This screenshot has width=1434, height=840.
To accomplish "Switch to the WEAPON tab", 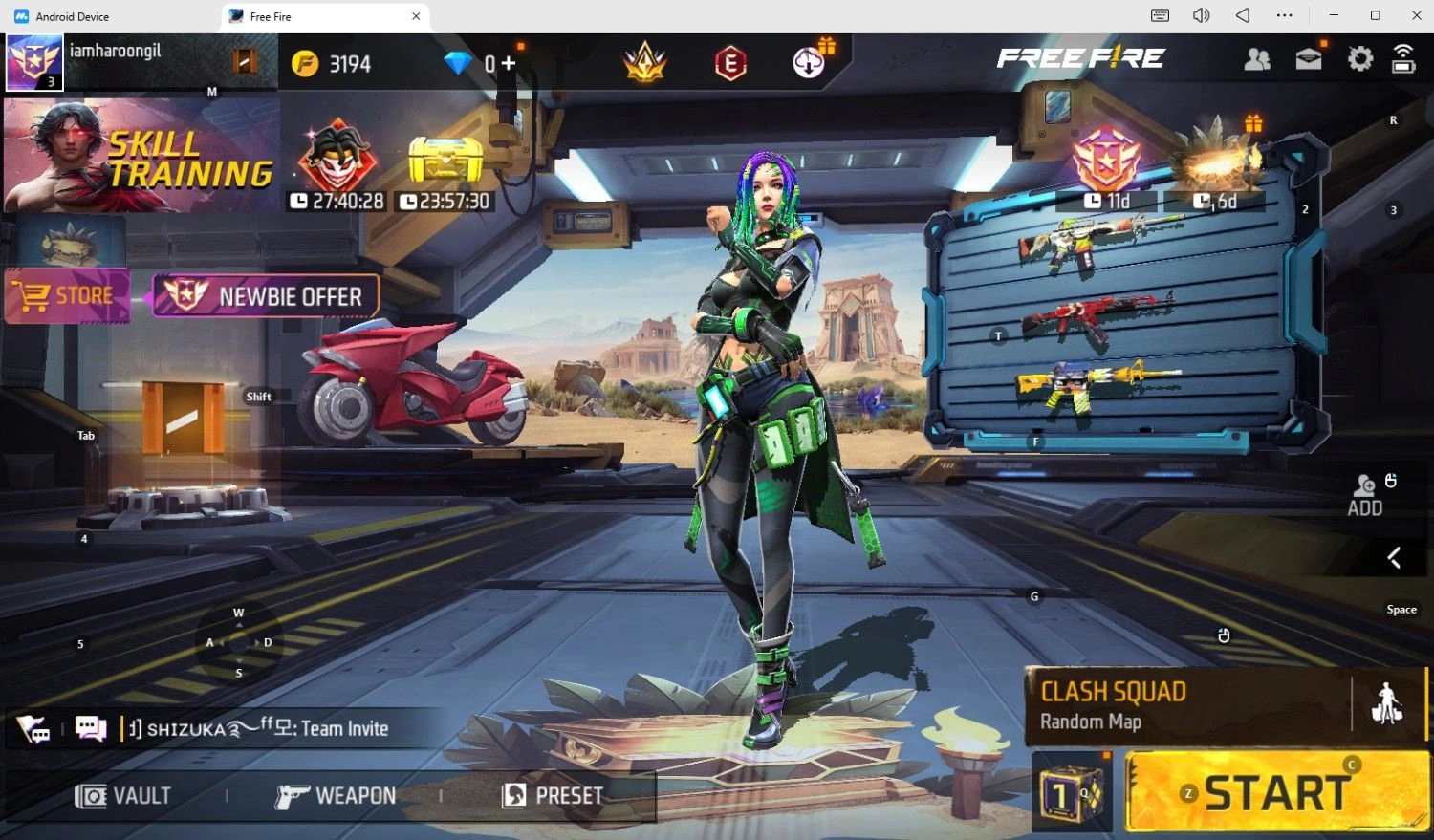I will (x=337, y=795).
